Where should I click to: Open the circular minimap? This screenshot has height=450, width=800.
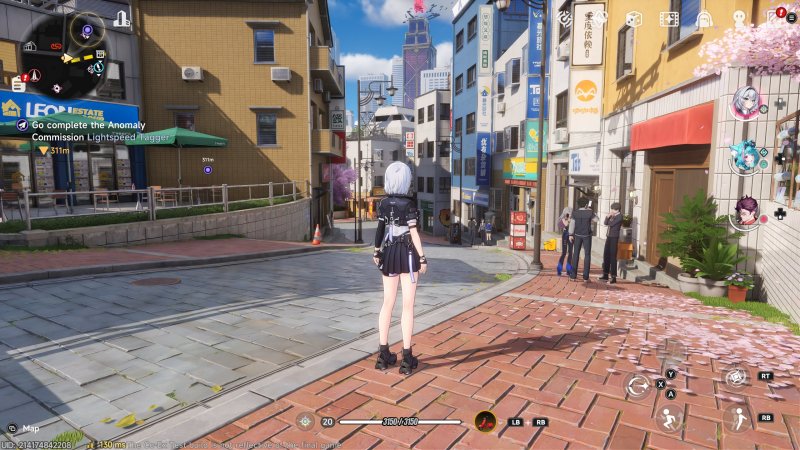click(x=63, y=50)
